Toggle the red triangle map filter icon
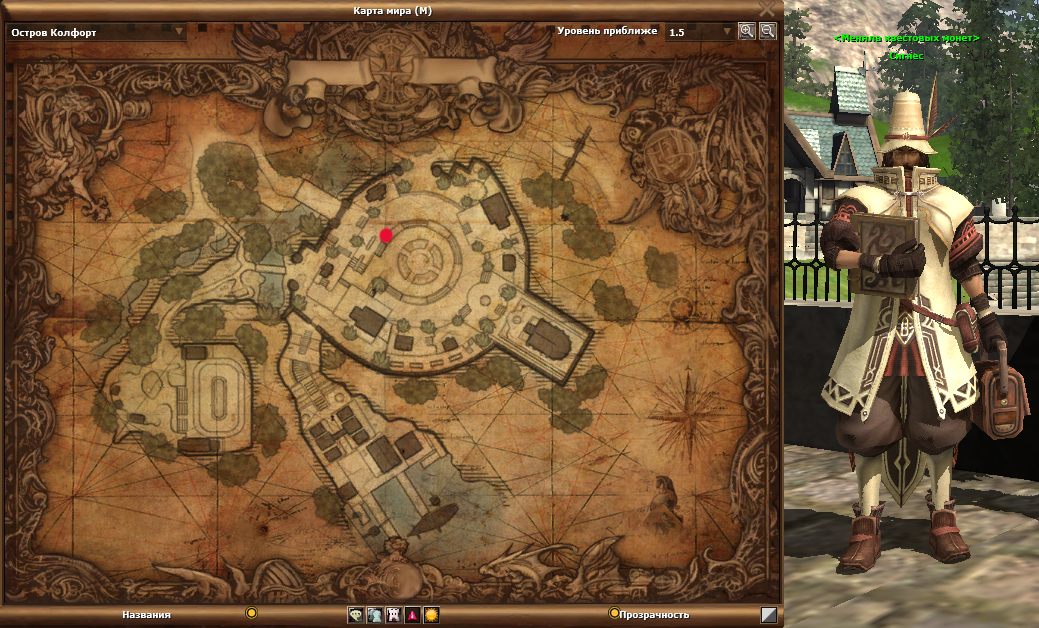This screenshot has width=1039, height=628. click(412, 615)
